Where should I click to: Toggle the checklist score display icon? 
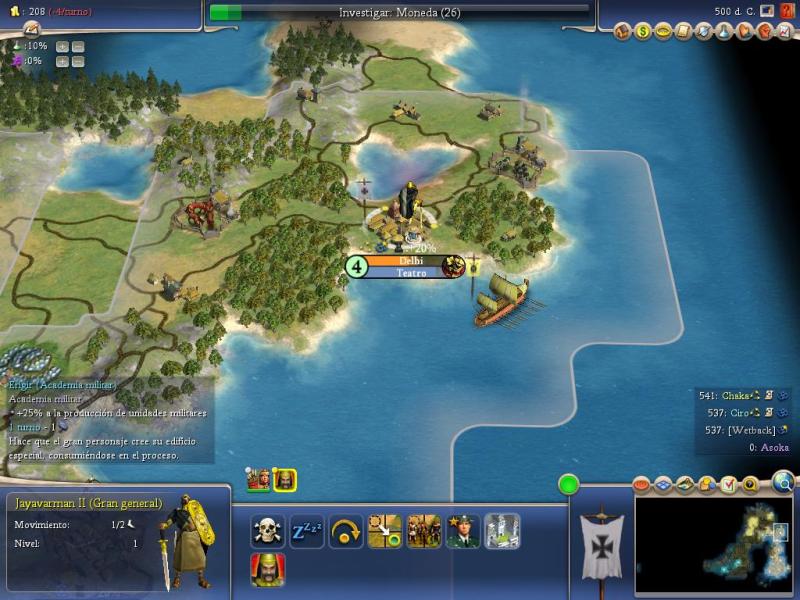tap(729, 485)
